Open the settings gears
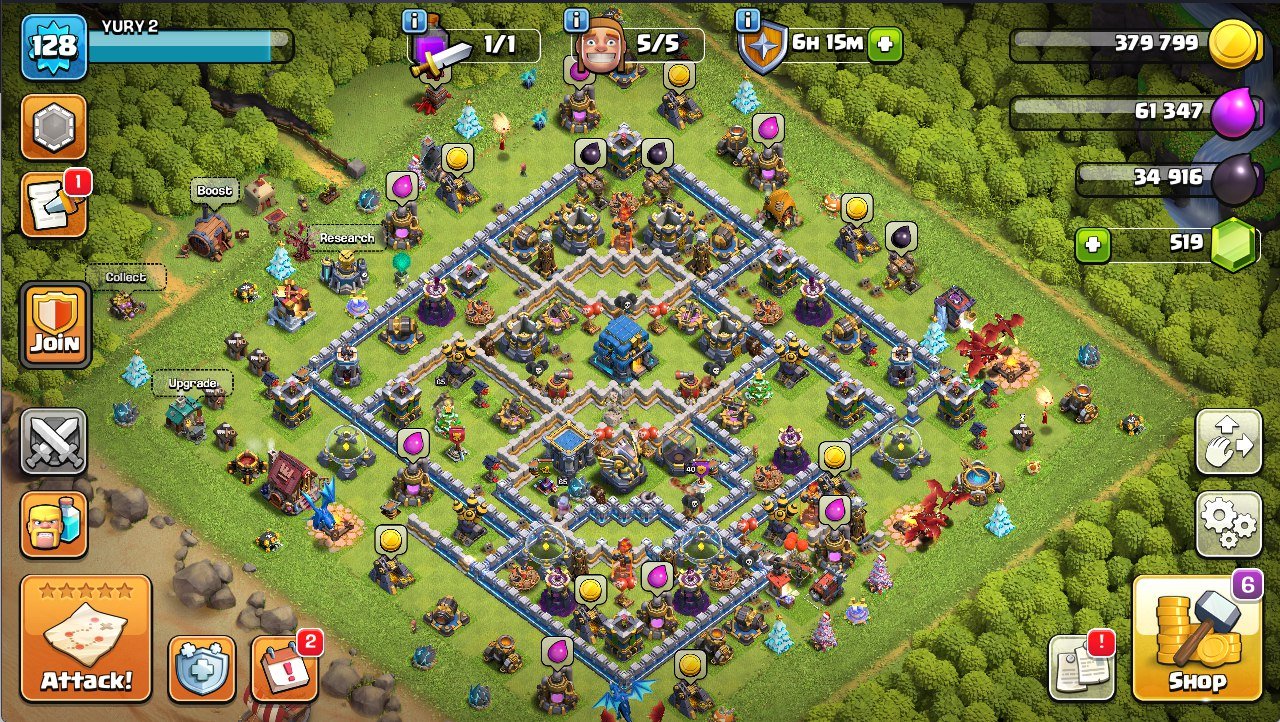Viewport: 1280px width, 722px height. [1228, 523]
